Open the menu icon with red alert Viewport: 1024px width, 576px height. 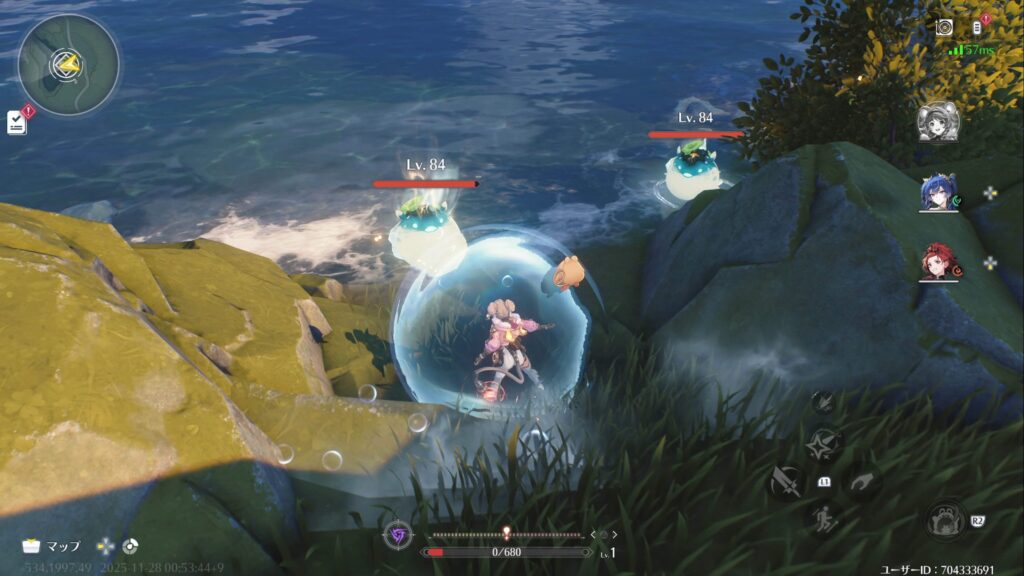(977, 27)
